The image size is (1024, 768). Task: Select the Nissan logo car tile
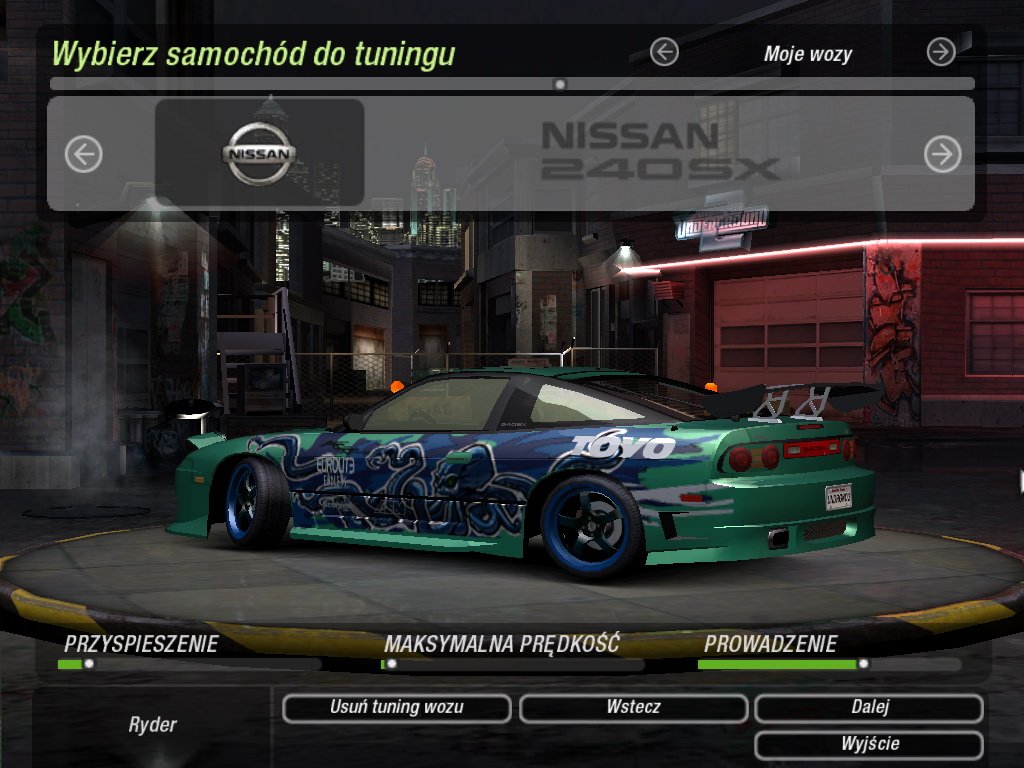click(x=259, y=153)
